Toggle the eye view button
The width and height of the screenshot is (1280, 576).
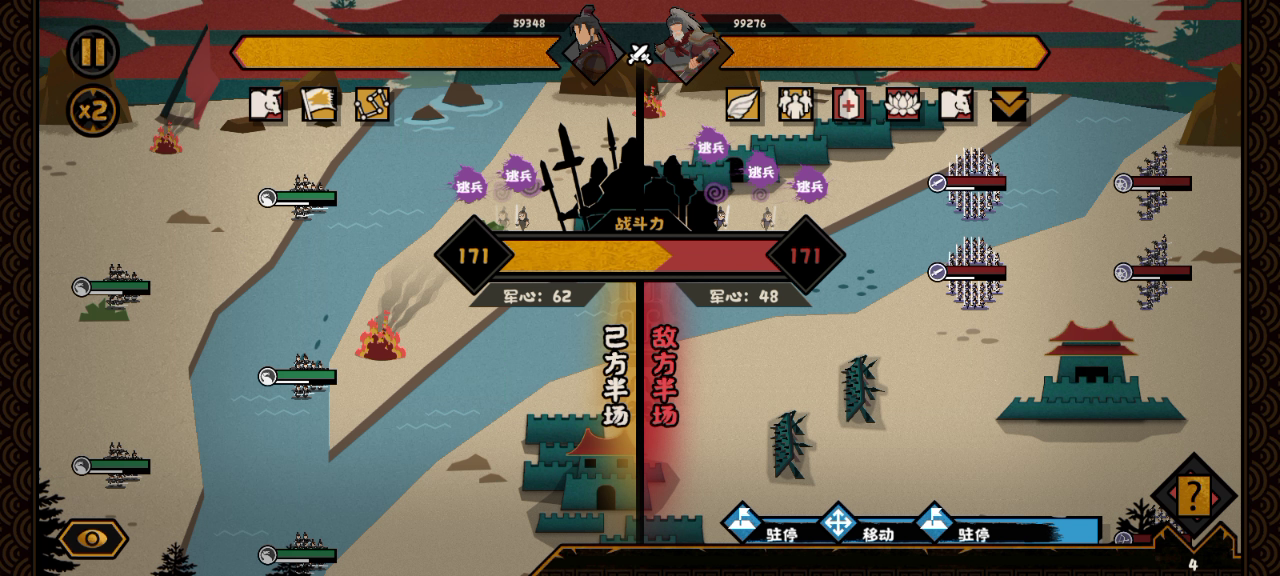point(93,539)
